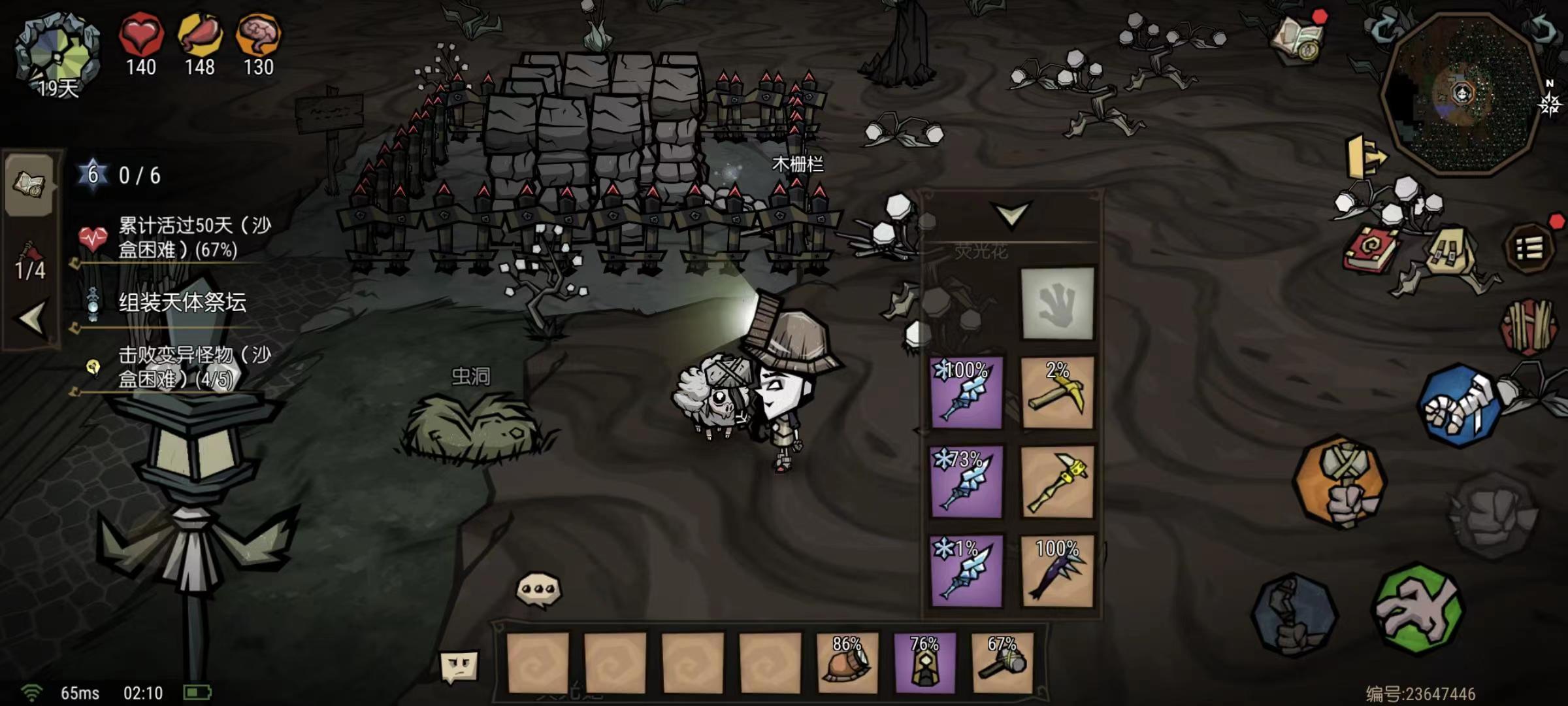Viewport: 1568px width, 706px height.
Task: Collapse the weapon panel with the down arrow
Action: coord(1011,214)
